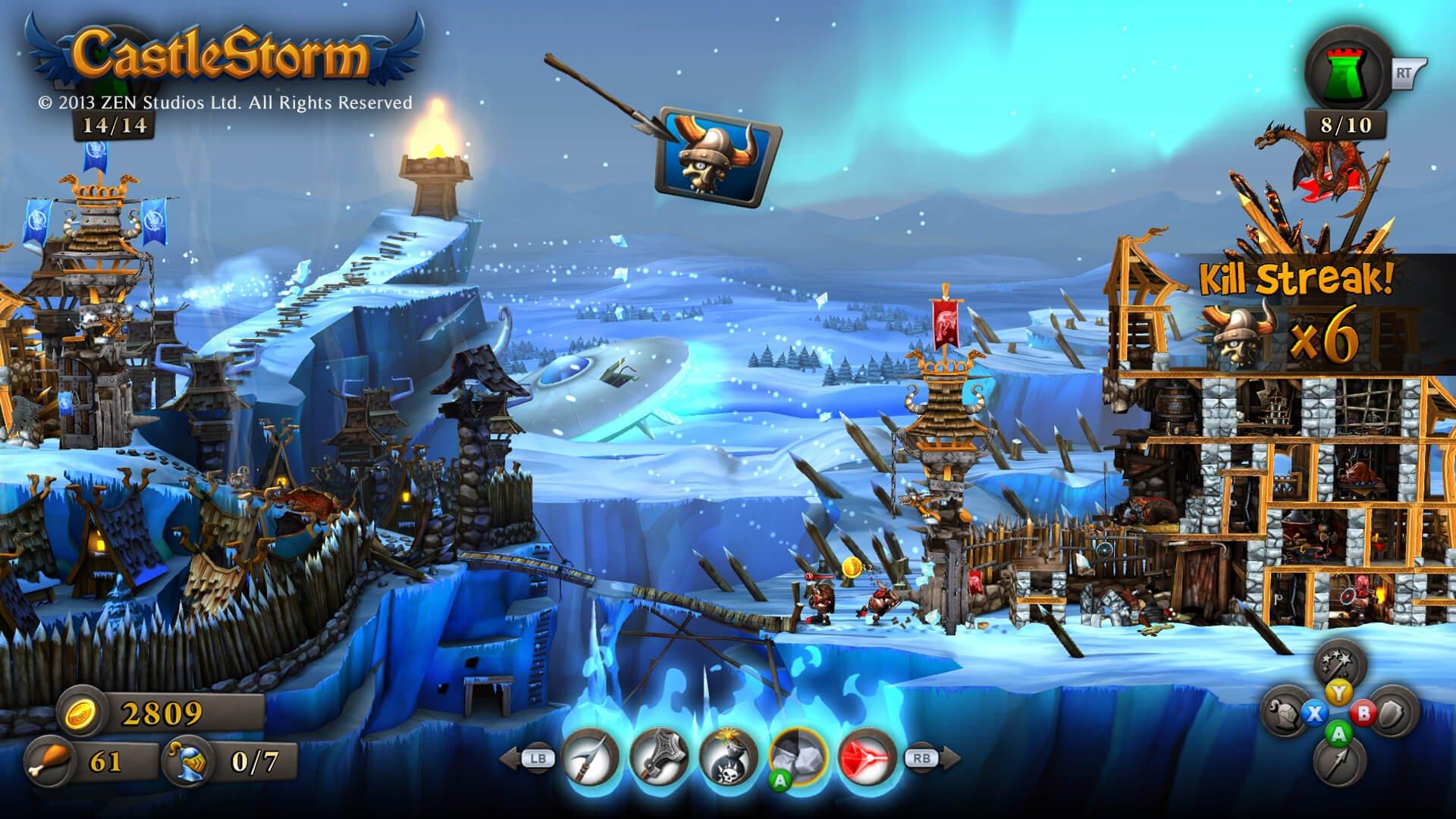Select the javelin projectile slot
The height and width of the screenshot is (819, 1456).
point(590,757)
